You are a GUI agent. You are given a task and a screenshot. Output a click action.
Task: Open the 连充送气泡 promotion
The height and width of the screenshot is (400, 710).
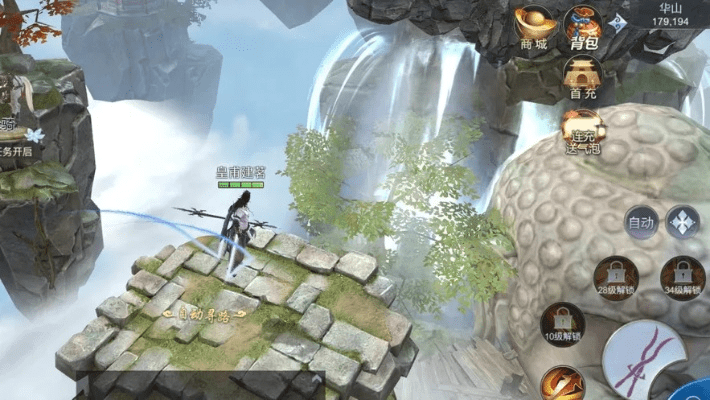click(x=583, y=129)
